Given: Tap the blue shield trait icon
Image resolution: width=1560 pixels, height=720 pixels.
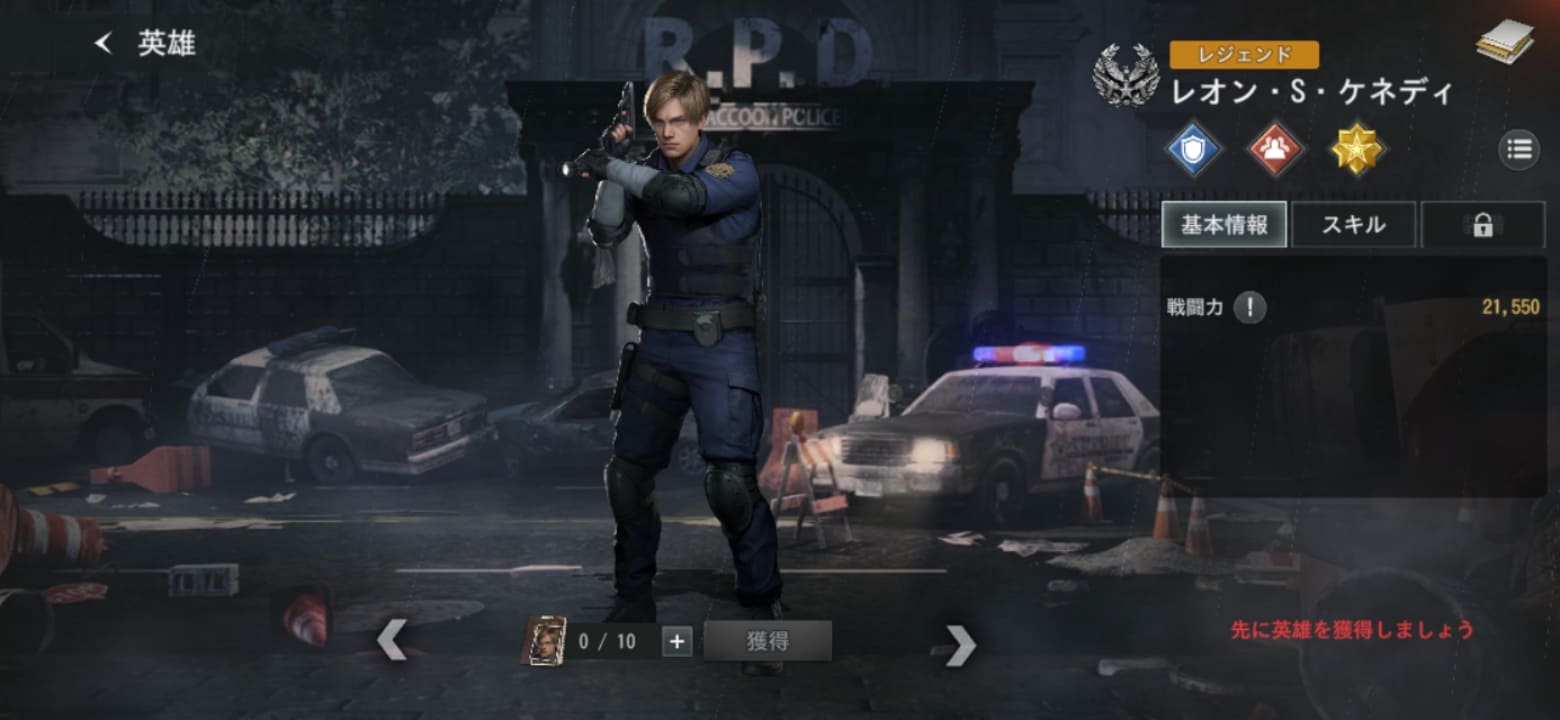Looking at the screenshot, I should click(1194, 150).
